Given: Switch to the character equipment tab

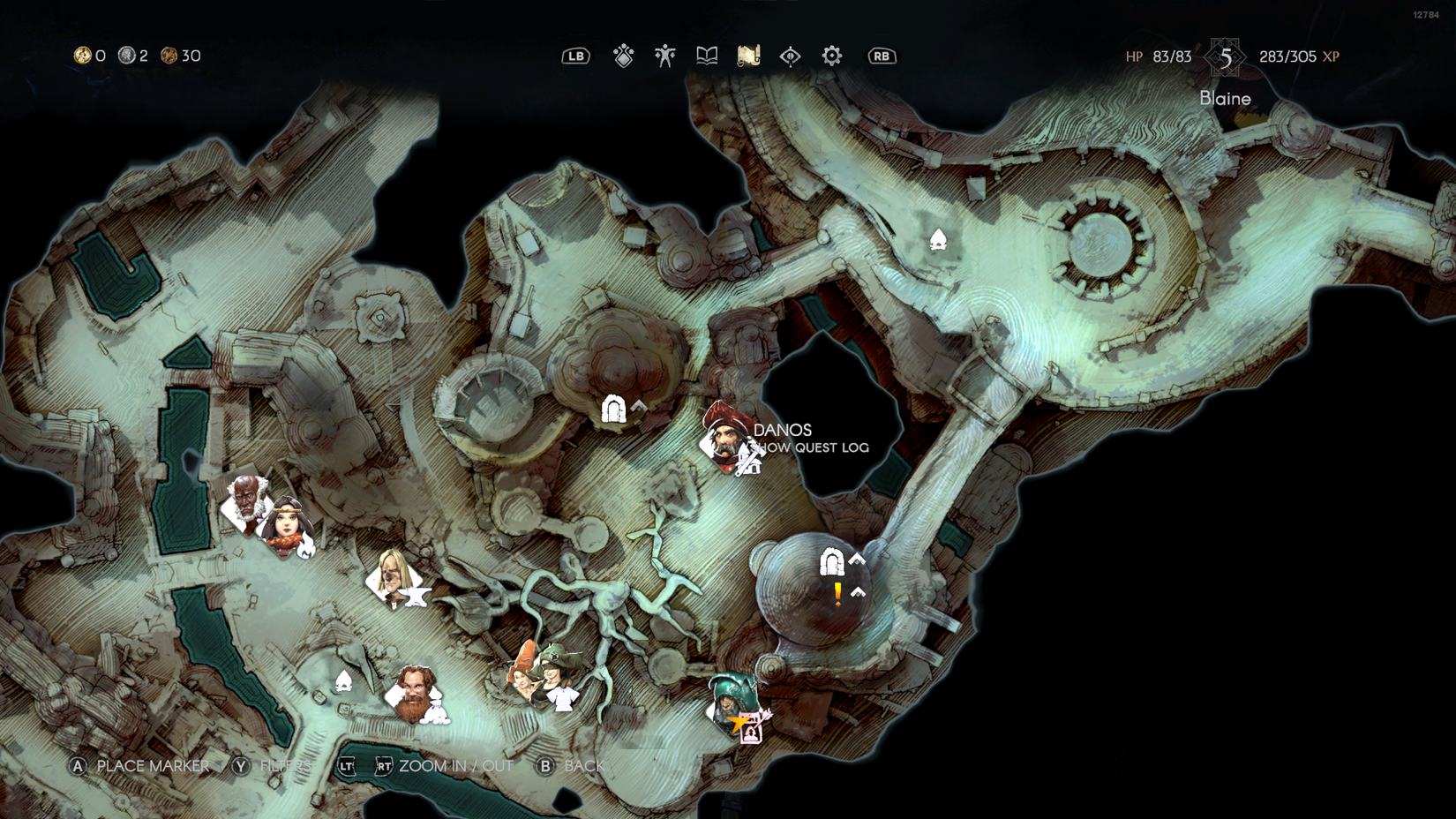Looking at the screenshot, I should coord(665,56).
